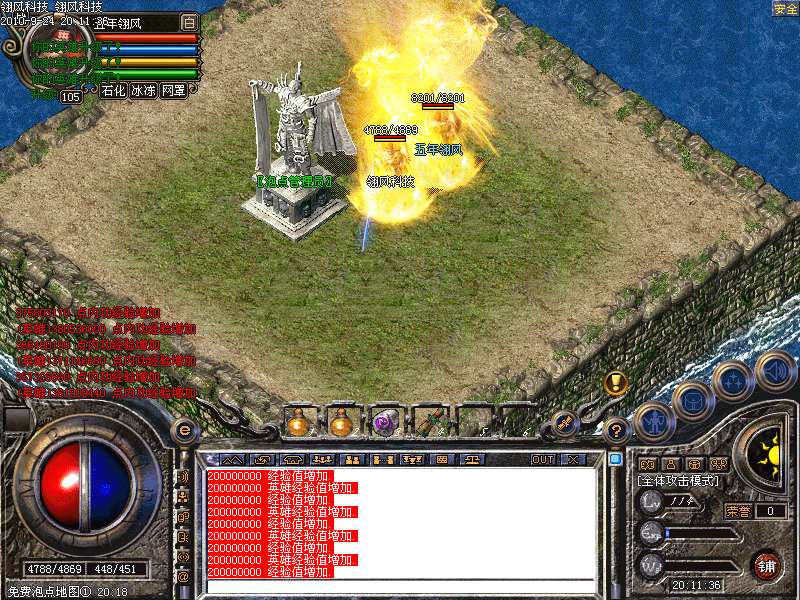Open the red 铺 shop button
Image resolution: width=800 pixels, height=600 pixels.
coord(766,565)
